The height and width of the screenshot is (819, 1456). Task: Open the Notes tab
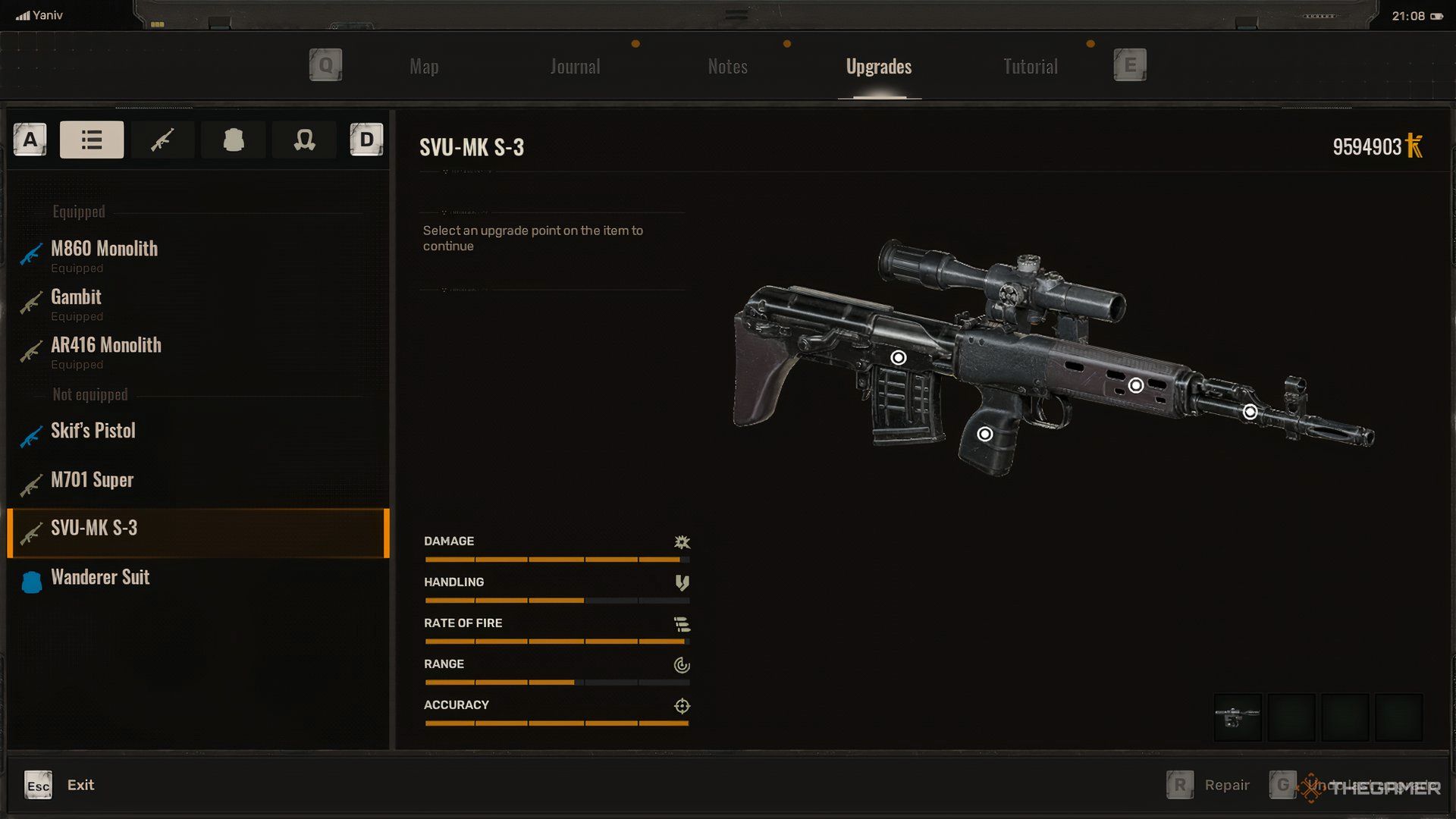727,67
